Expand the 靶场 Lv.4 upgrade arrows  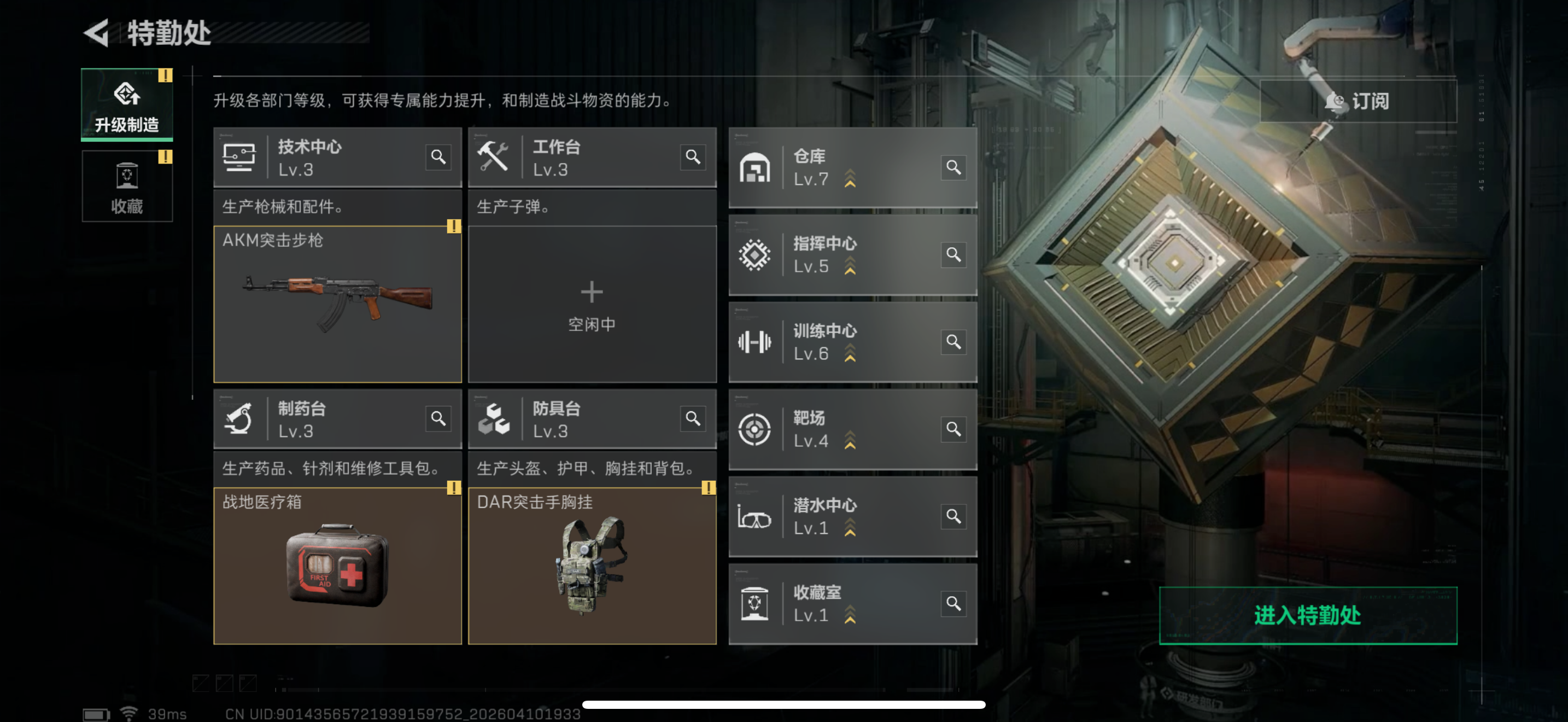tap(849, 441)
